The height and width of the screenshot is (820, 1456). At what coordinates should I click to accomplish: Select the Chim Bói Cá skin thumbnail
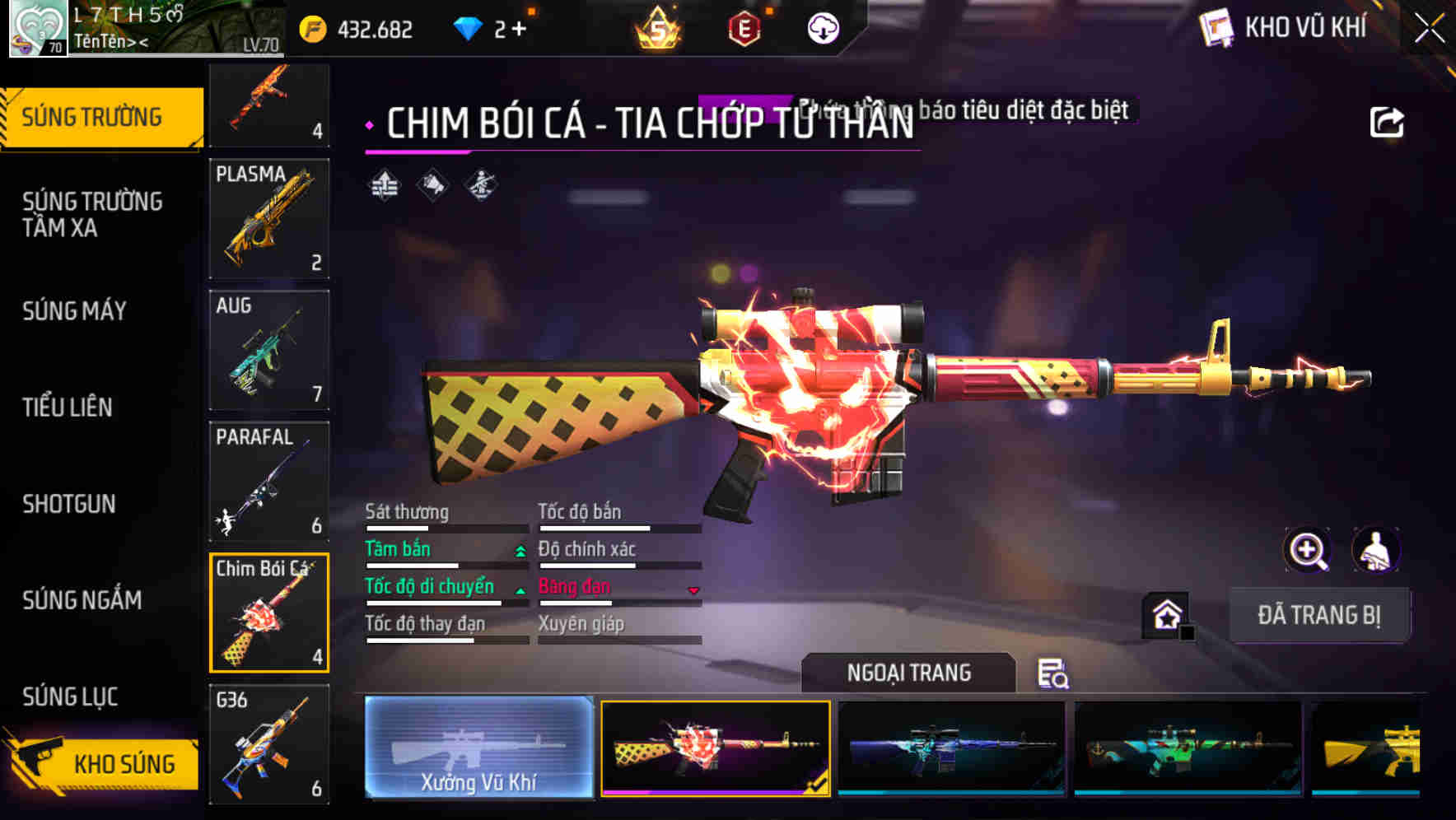click(x=268, y=613)
